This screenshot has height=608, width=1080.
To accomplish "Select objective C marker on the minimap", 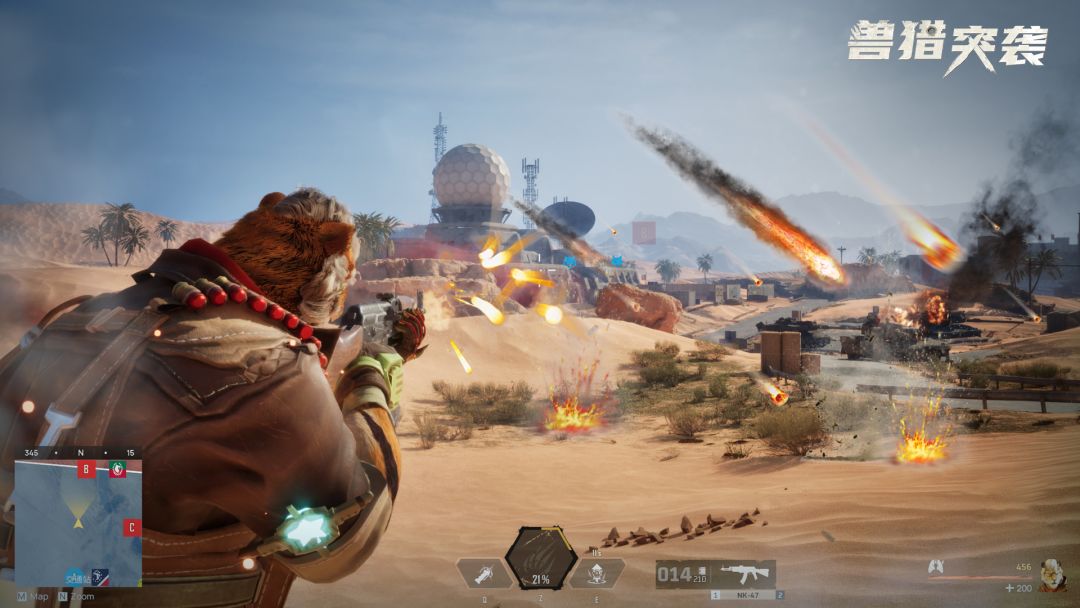I will click(x=131, y=527).
